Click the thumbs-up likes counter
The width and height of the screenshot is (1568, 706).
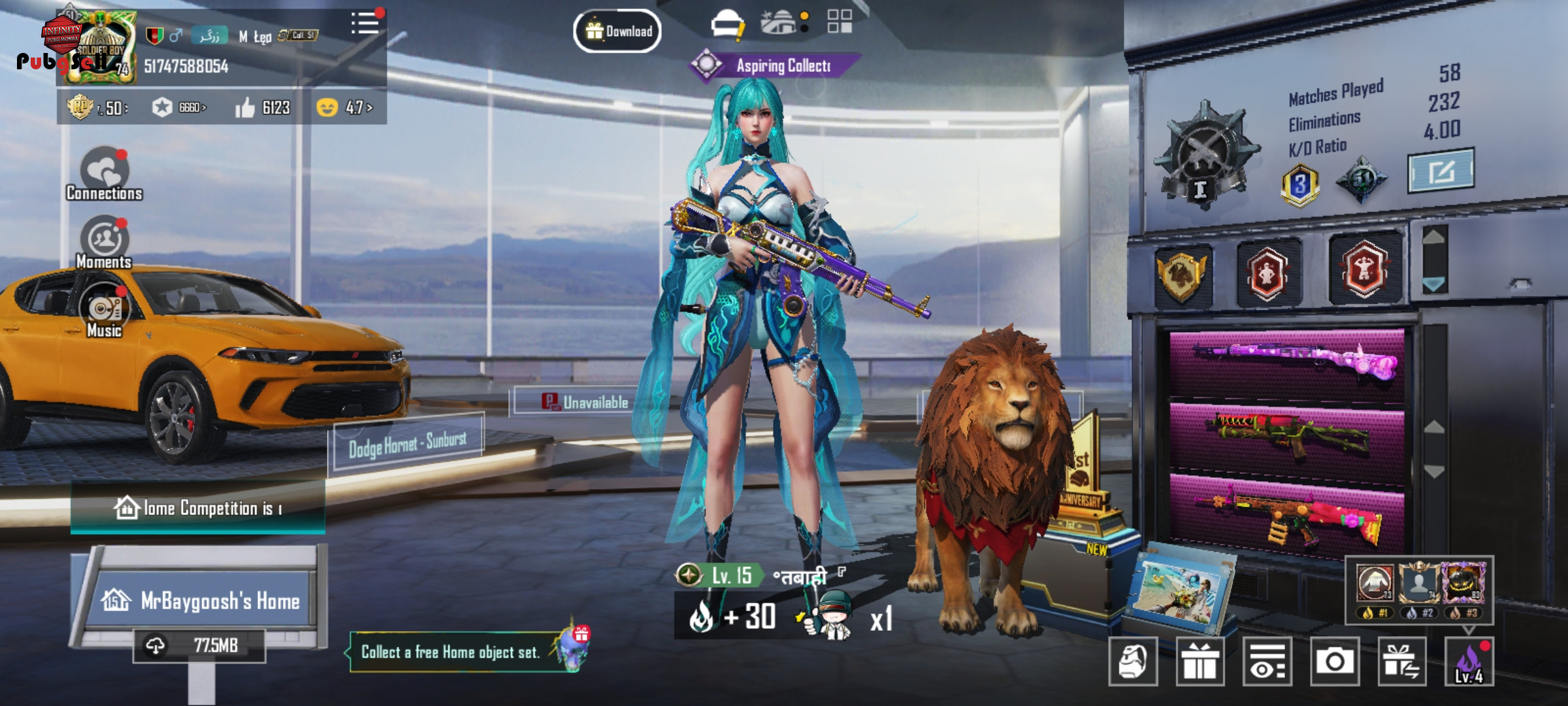(x=263, y=108)
